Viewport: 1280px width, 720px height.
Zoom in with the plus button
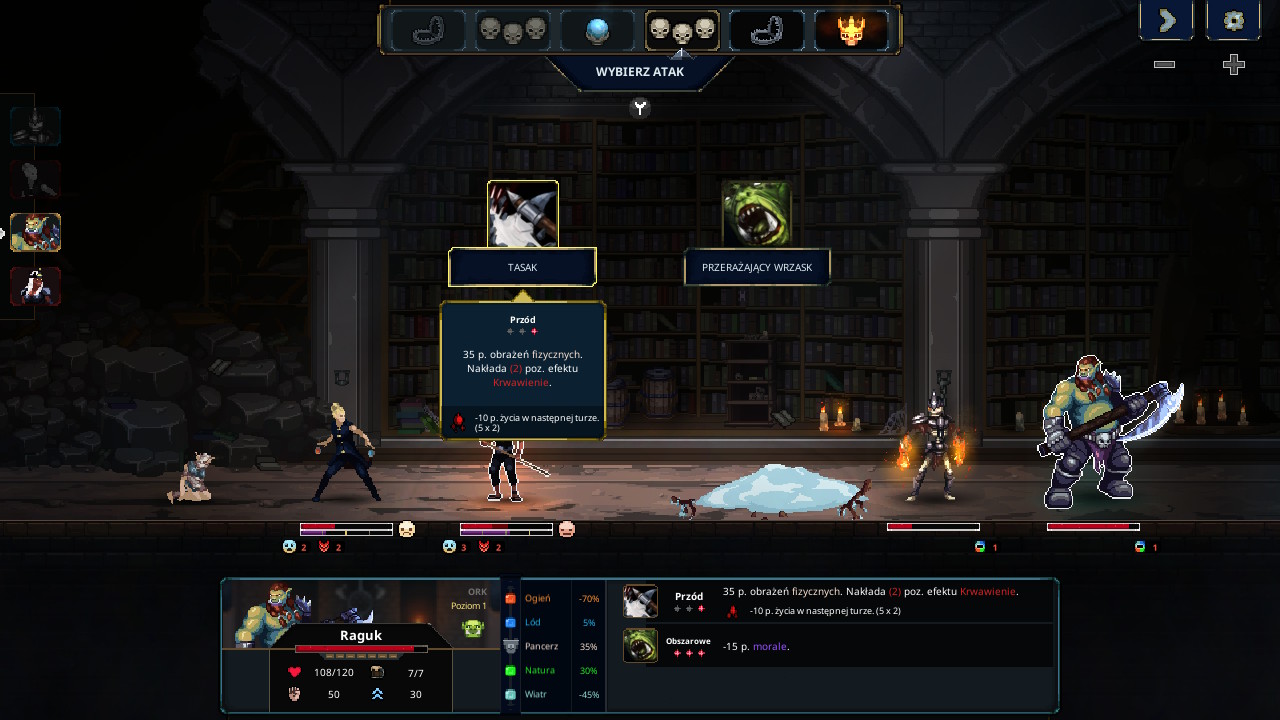point(1234,65)
